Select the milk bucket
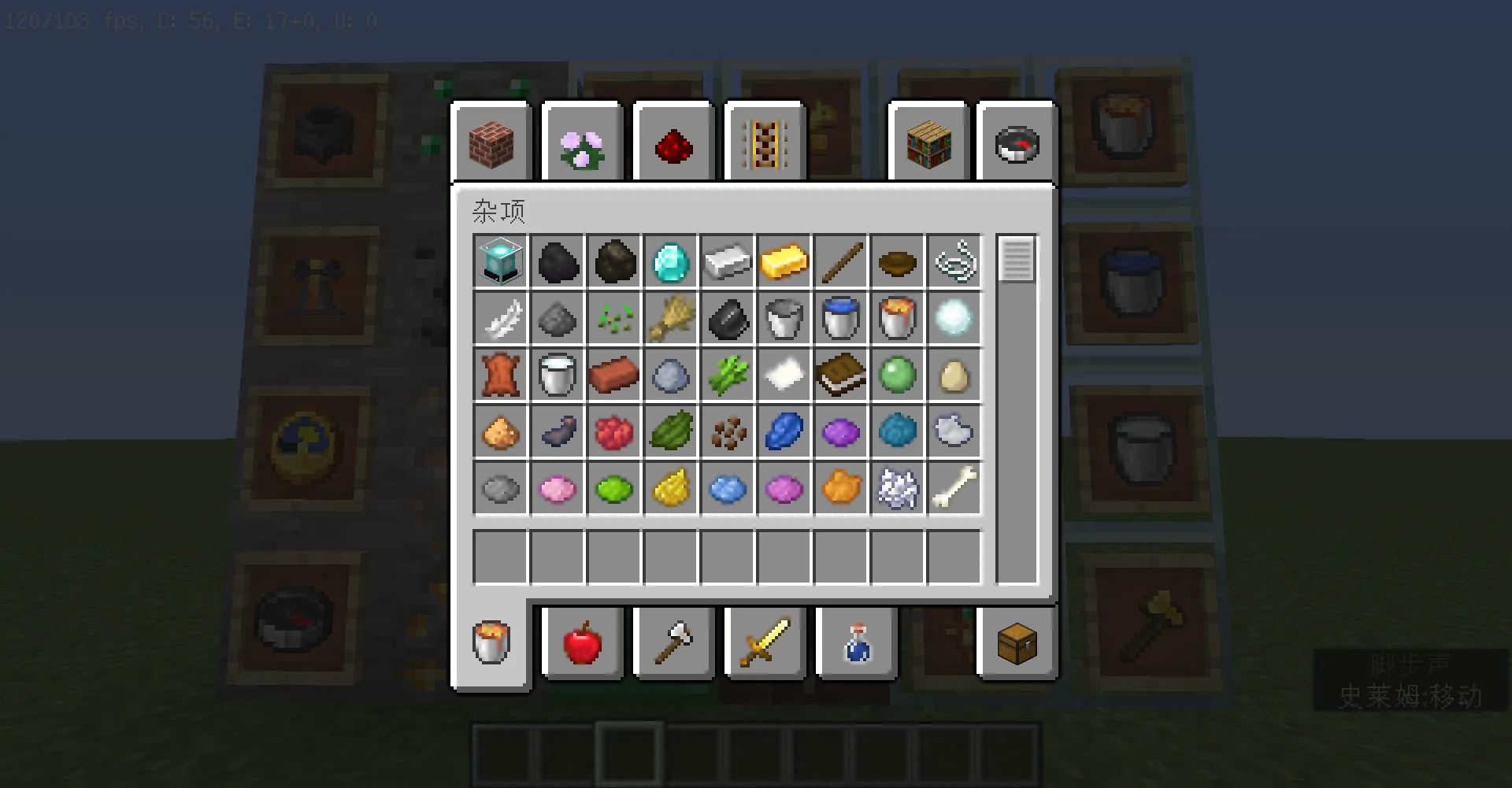 point(558,376)
